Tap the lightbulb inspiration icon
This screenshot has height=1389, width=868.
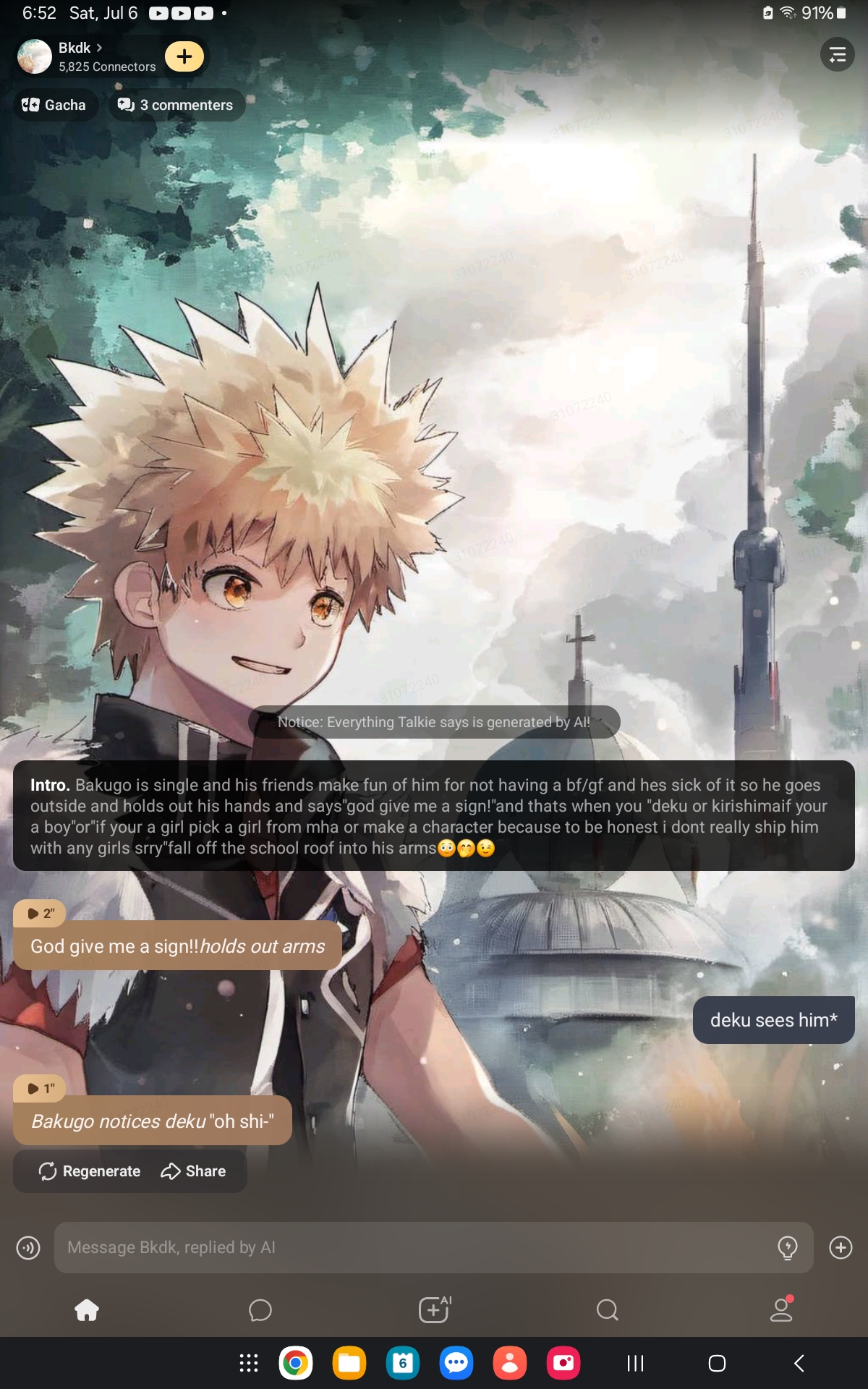pos(787,1247)
